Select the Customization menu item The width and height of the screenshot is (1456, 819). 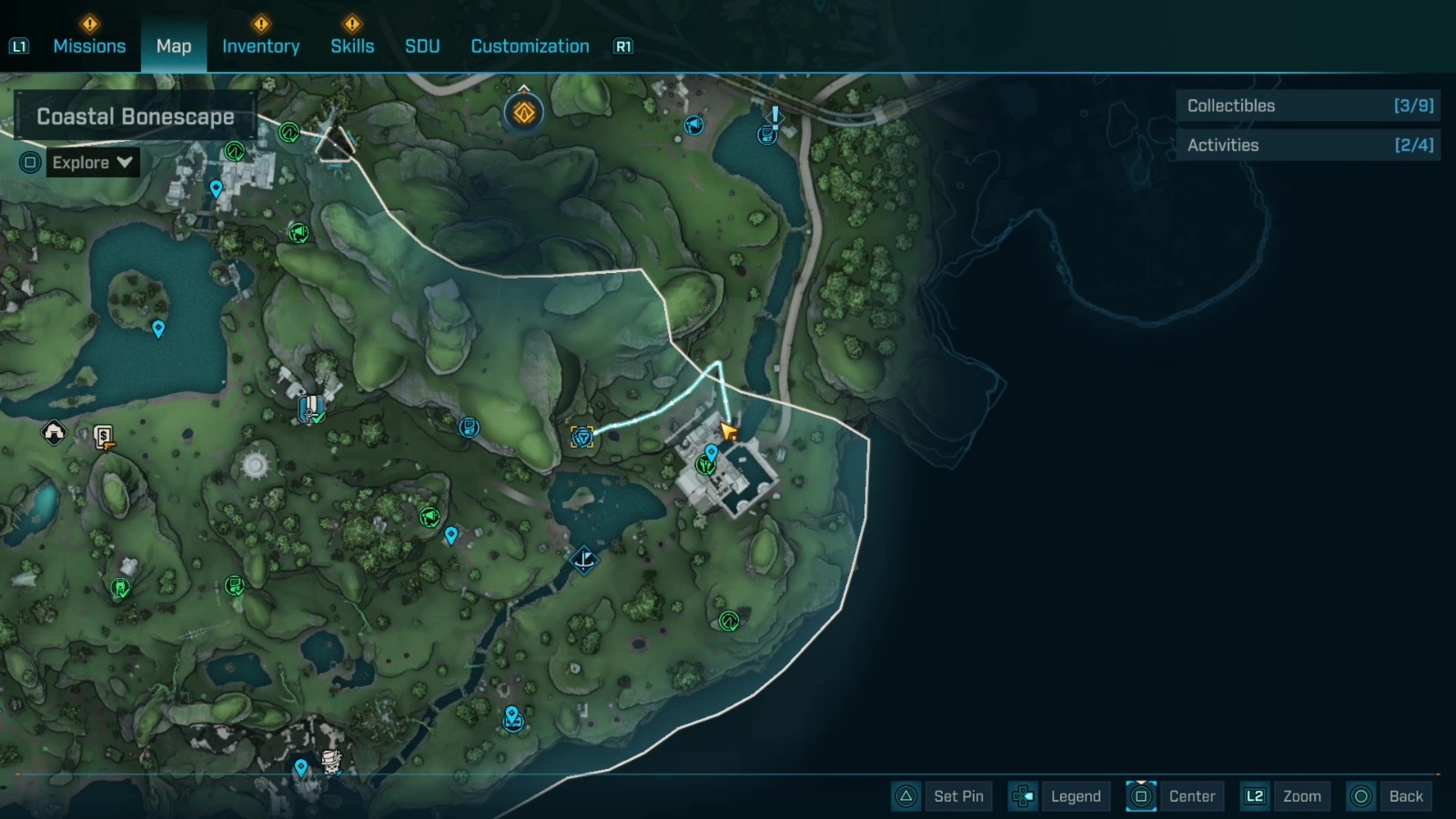pyautogui.click(x=529, y=45)
